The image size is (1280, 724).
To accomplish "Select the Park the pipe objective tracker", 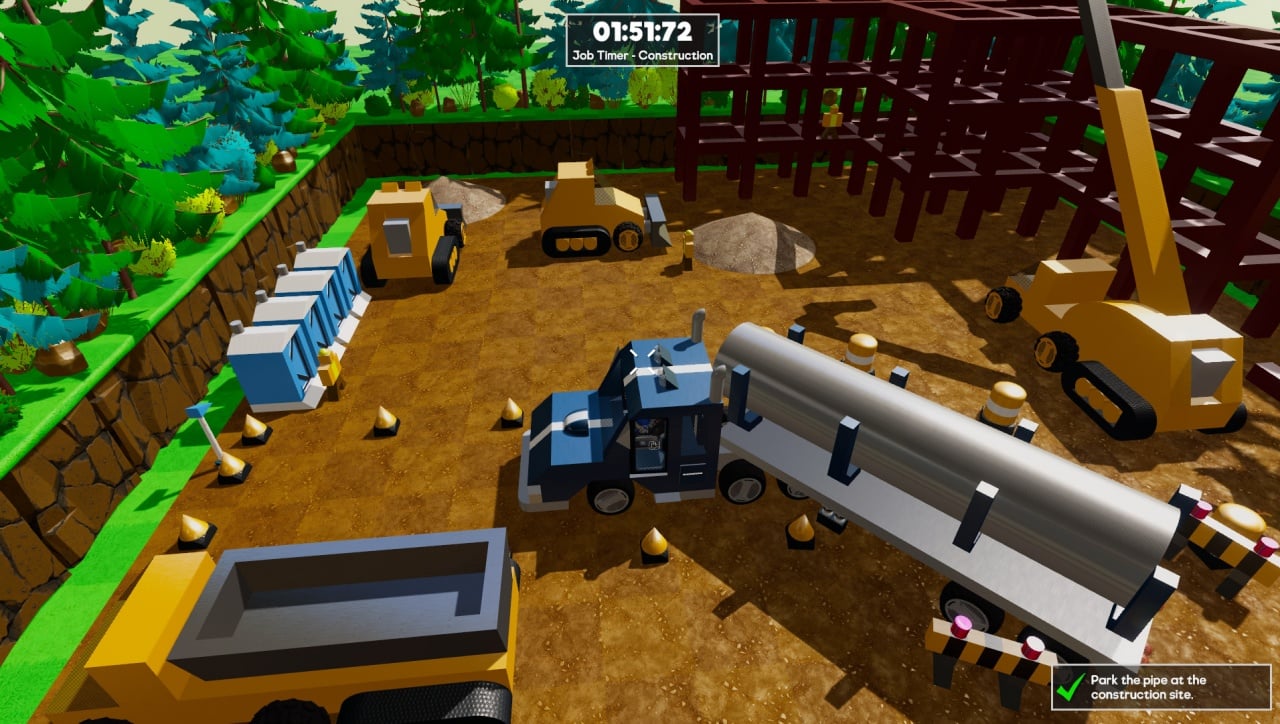I will [x=1160, y=687].
